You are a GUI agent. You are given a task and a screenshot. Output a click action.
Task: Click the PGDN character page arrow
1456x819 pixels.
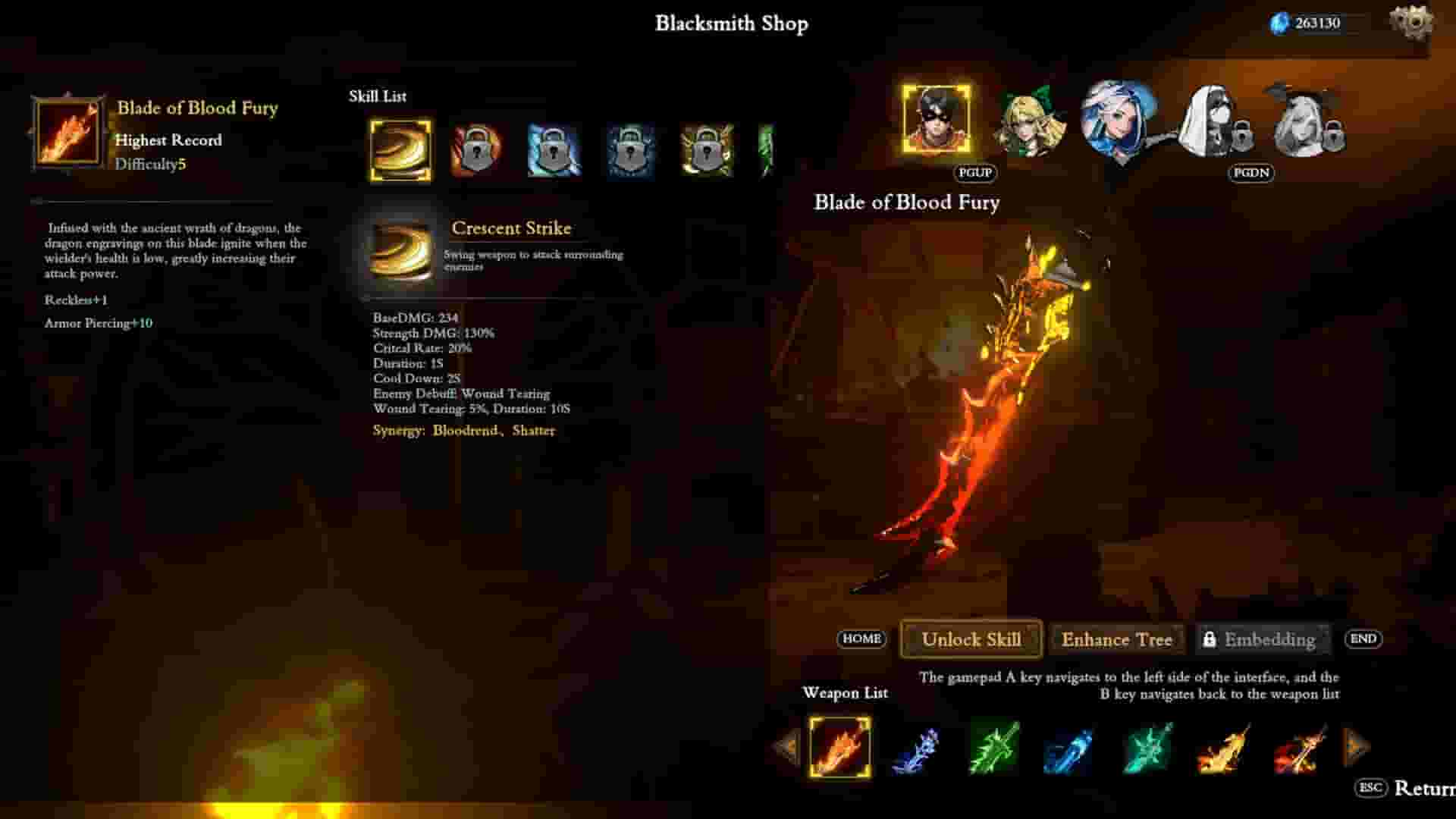[1250, 174]
